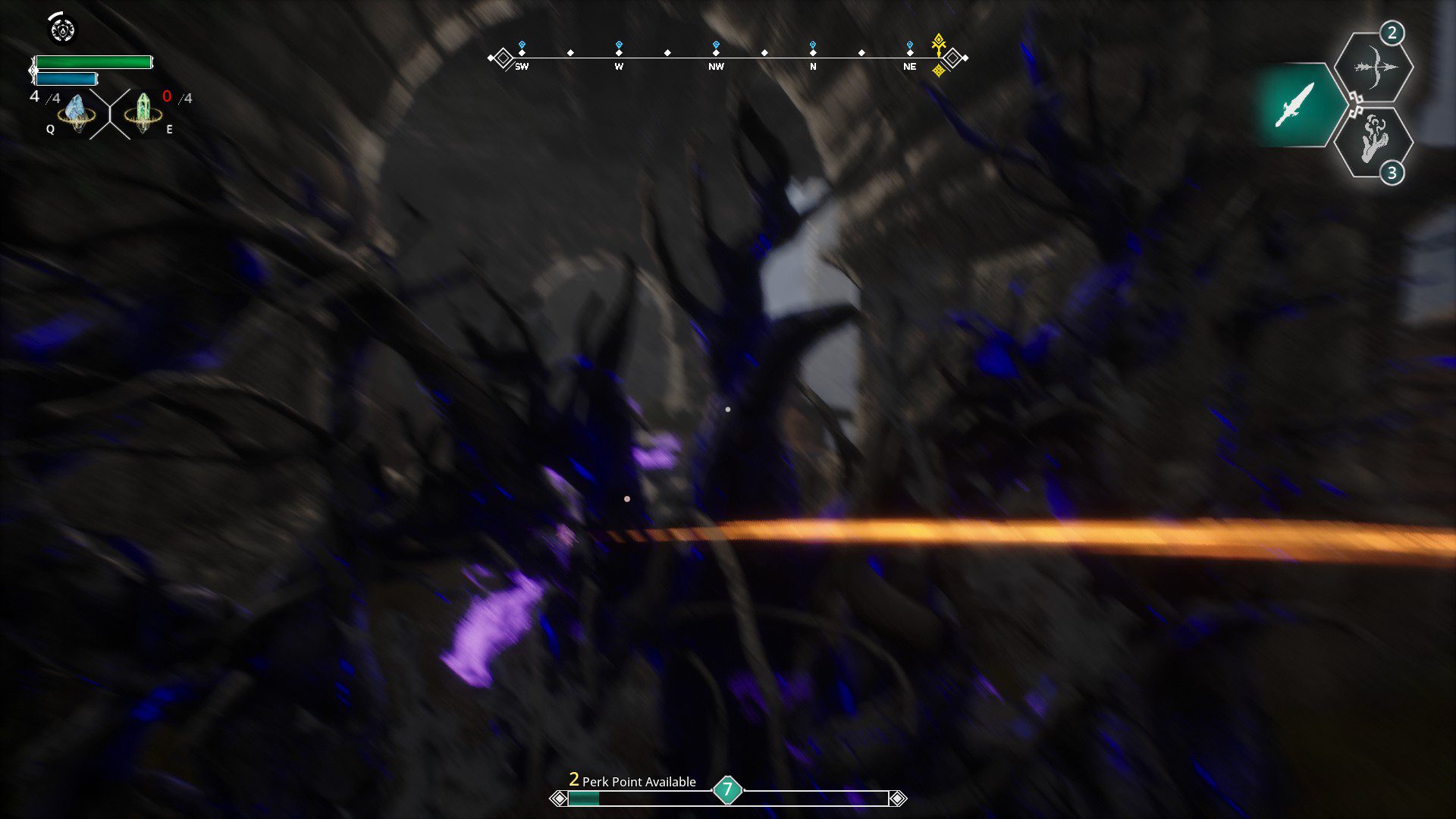Click the round emblem above health bar
1456x819 pixels.
click(62, 30)
